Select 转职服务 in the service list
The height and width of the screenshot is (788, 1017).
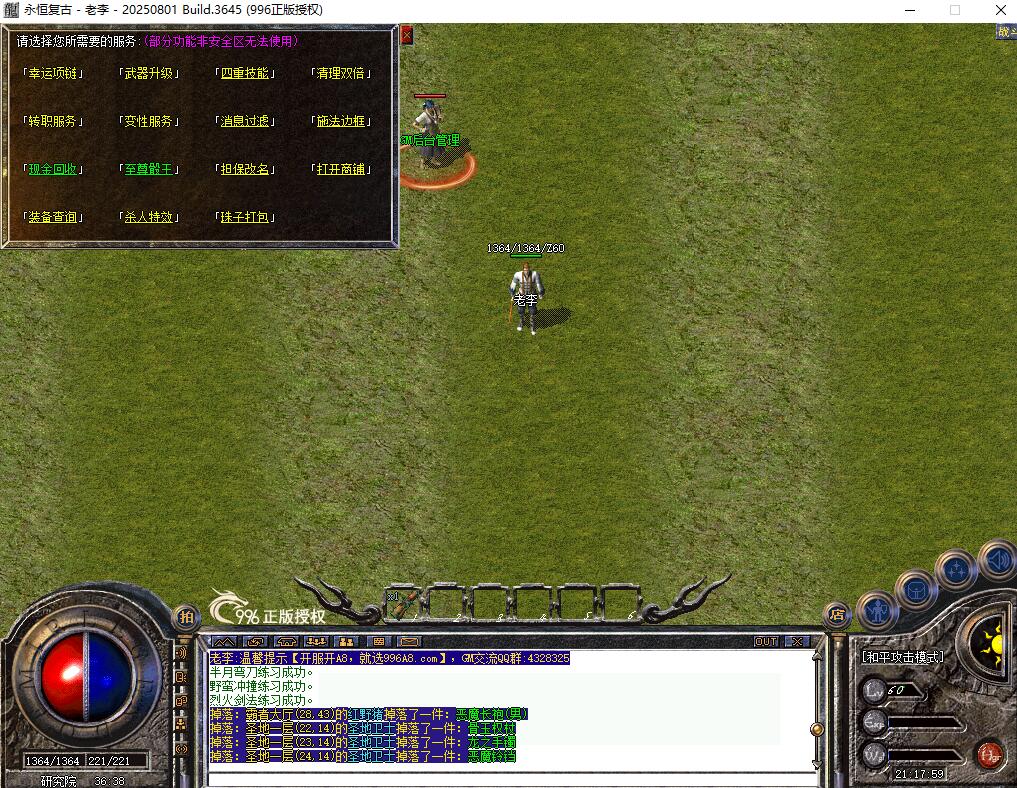click(x=54, y=121)
